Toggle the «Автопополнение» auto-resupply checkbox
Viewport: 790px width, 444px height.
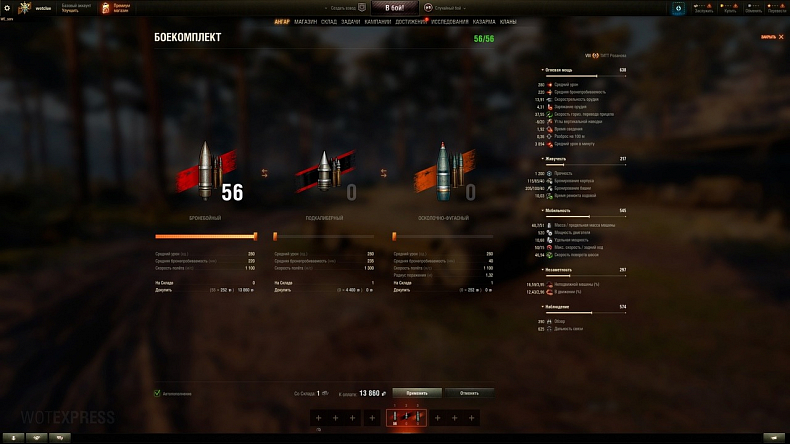click(157, 393)
